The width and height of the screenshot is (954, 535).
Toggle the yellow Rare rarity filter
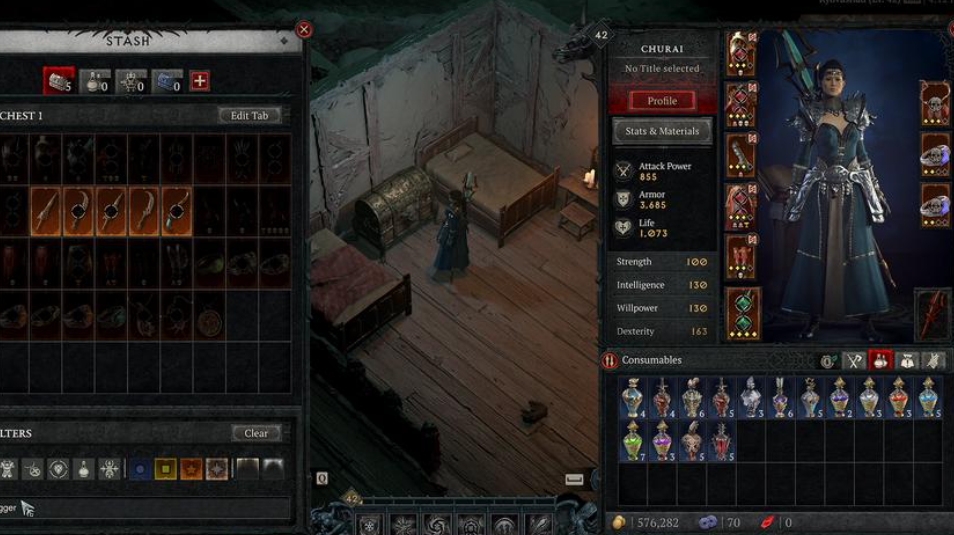pyautogui.click(x=165, y=468)
